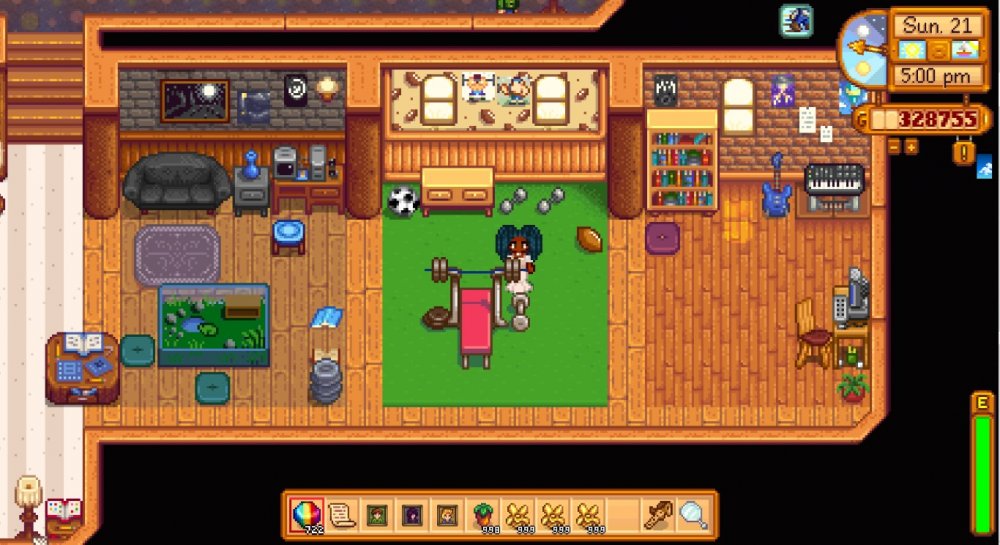The height and width of the screenshot is (545, 1000).
Task: Choose the green-haired portrait hotbar slot
Action: [376, 515]
